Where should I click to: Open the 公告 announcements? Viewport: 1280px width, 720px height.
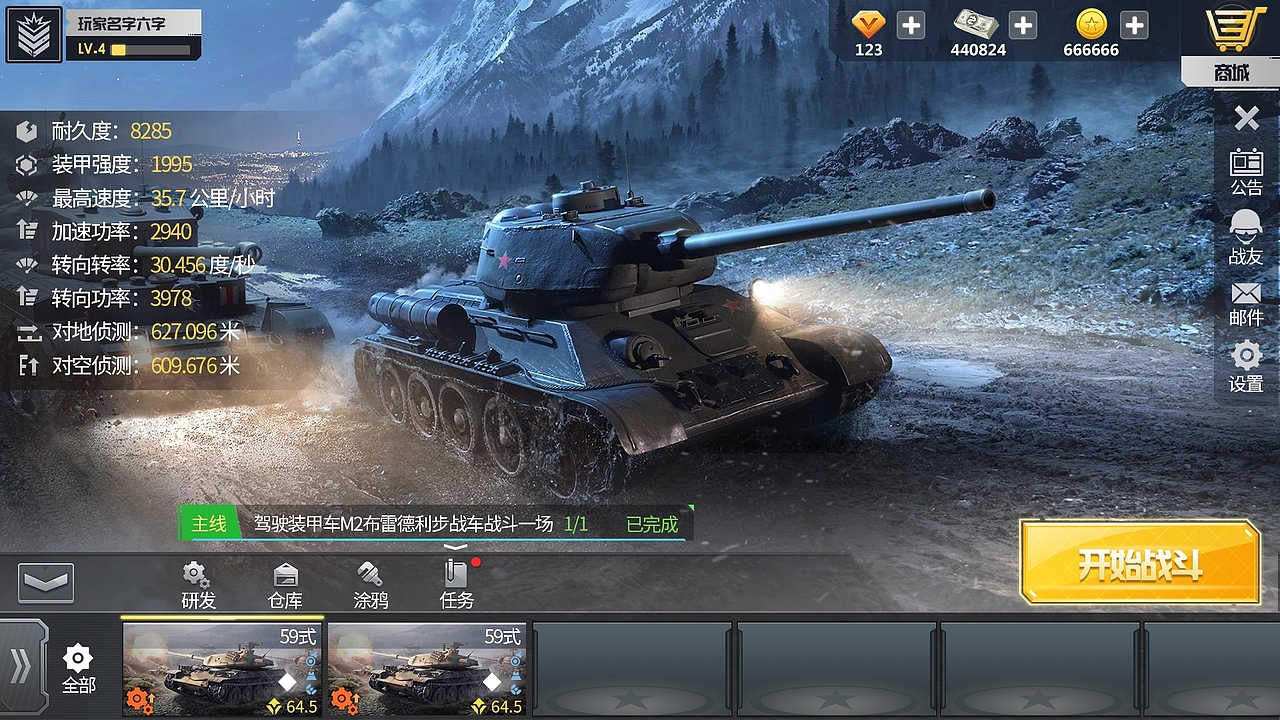tap(1246, 172)
